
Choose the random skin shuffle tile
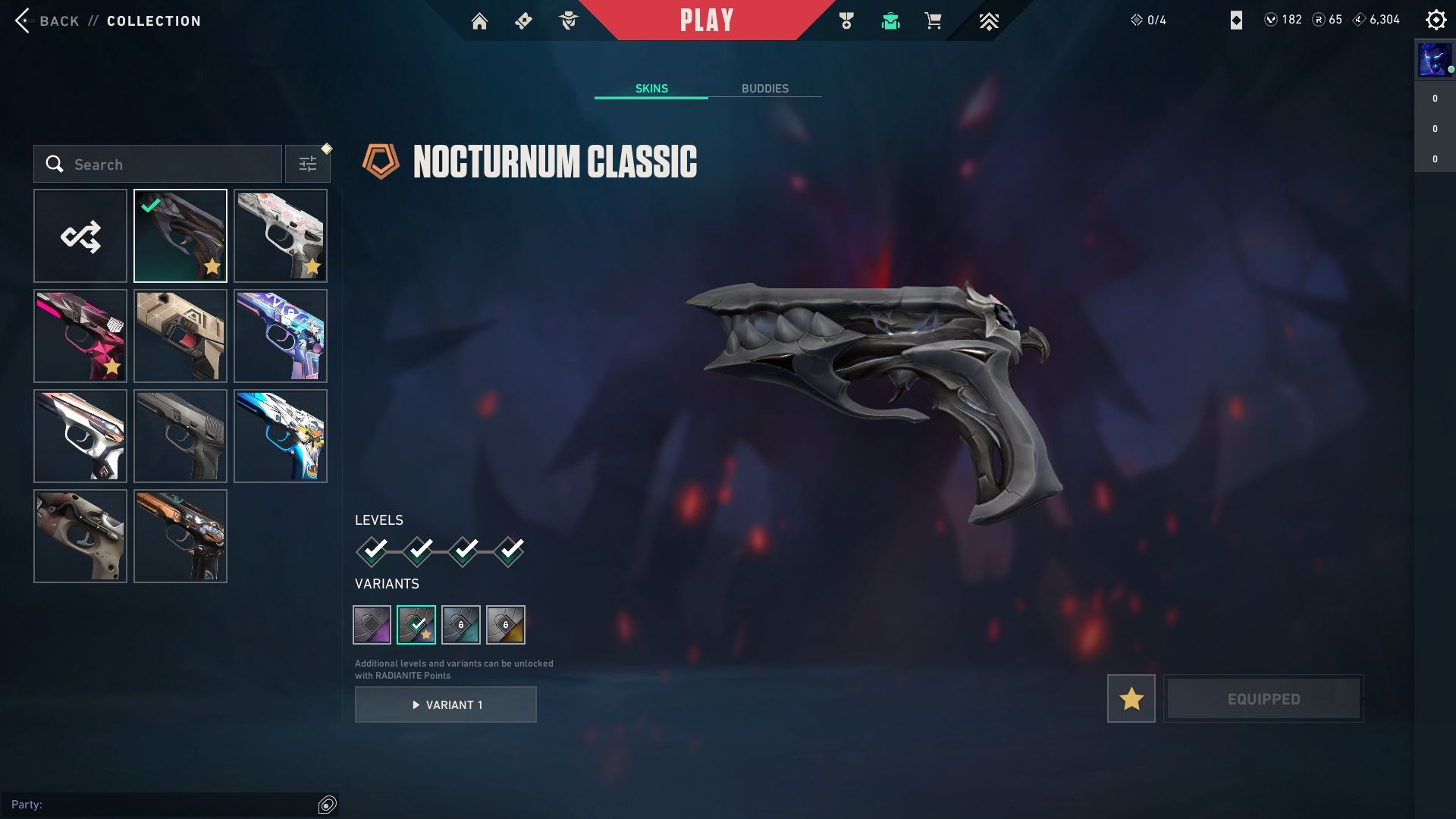coord(80,236)
